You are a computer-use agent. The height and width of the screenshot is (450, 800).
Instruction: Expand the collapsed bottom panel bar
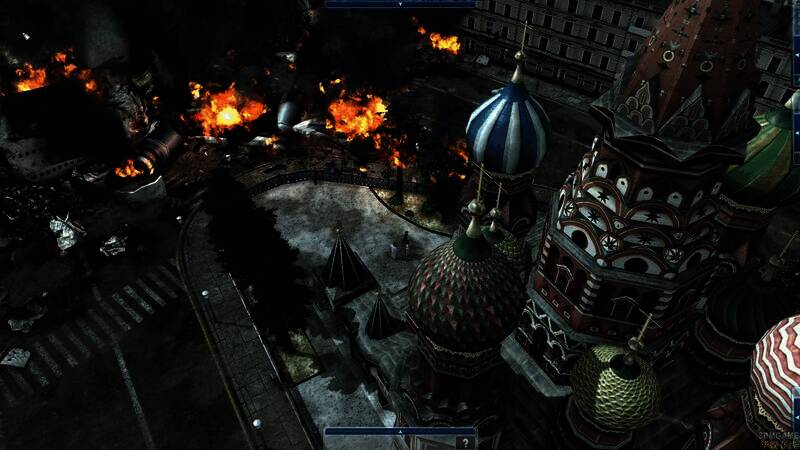point(399,431)
